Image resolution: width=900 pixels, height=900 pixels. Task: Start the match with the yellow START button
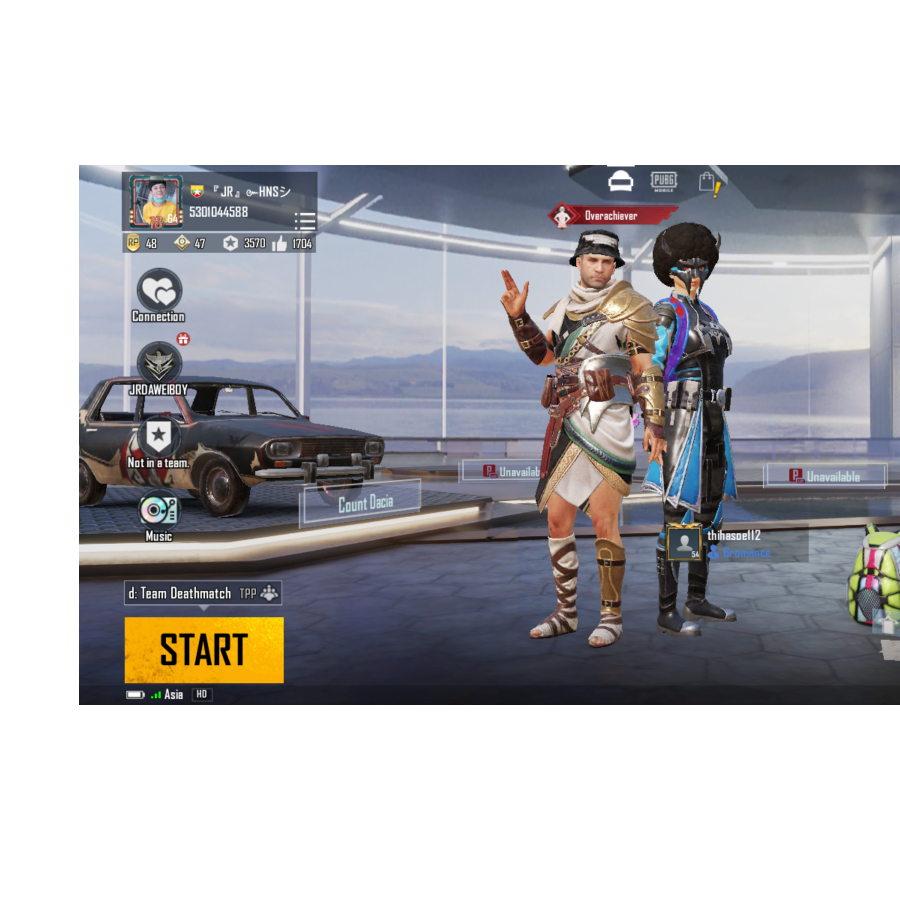(x=204, y=650)
